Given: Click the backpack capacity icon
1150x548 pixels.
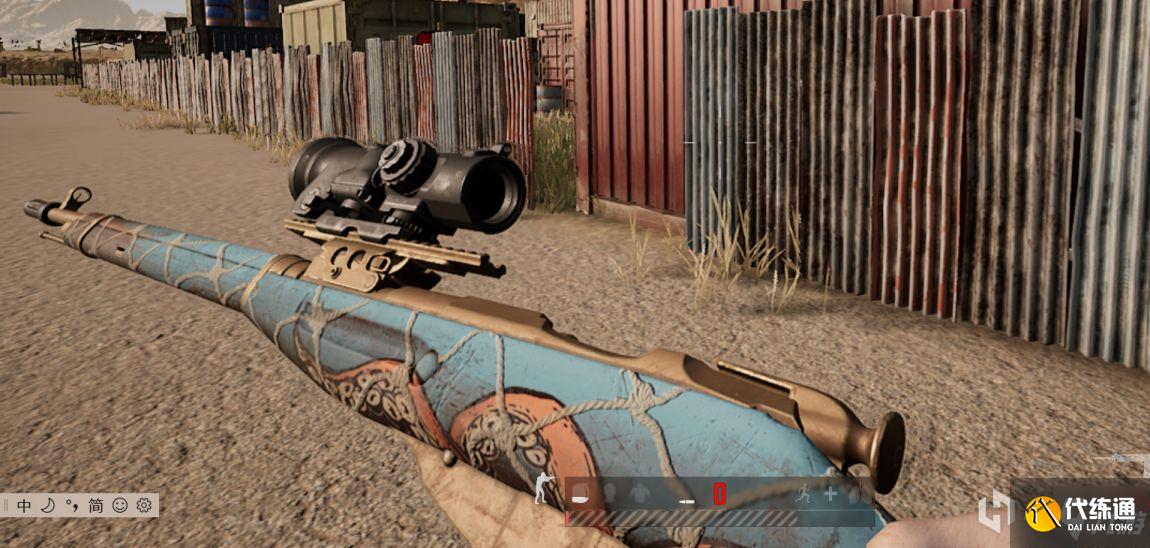Looking at the screenshot, I should coord(580,493).
